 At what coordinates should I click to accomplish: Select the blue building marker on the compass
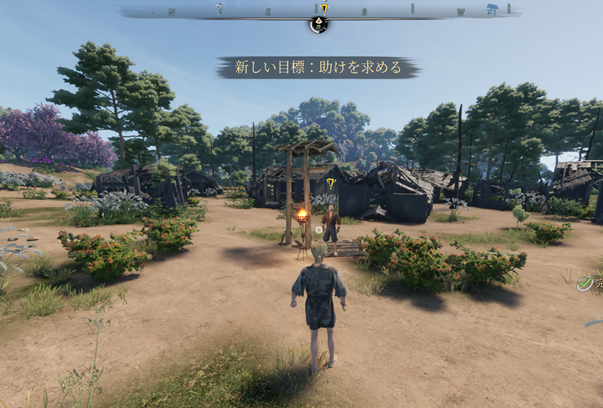491,10
